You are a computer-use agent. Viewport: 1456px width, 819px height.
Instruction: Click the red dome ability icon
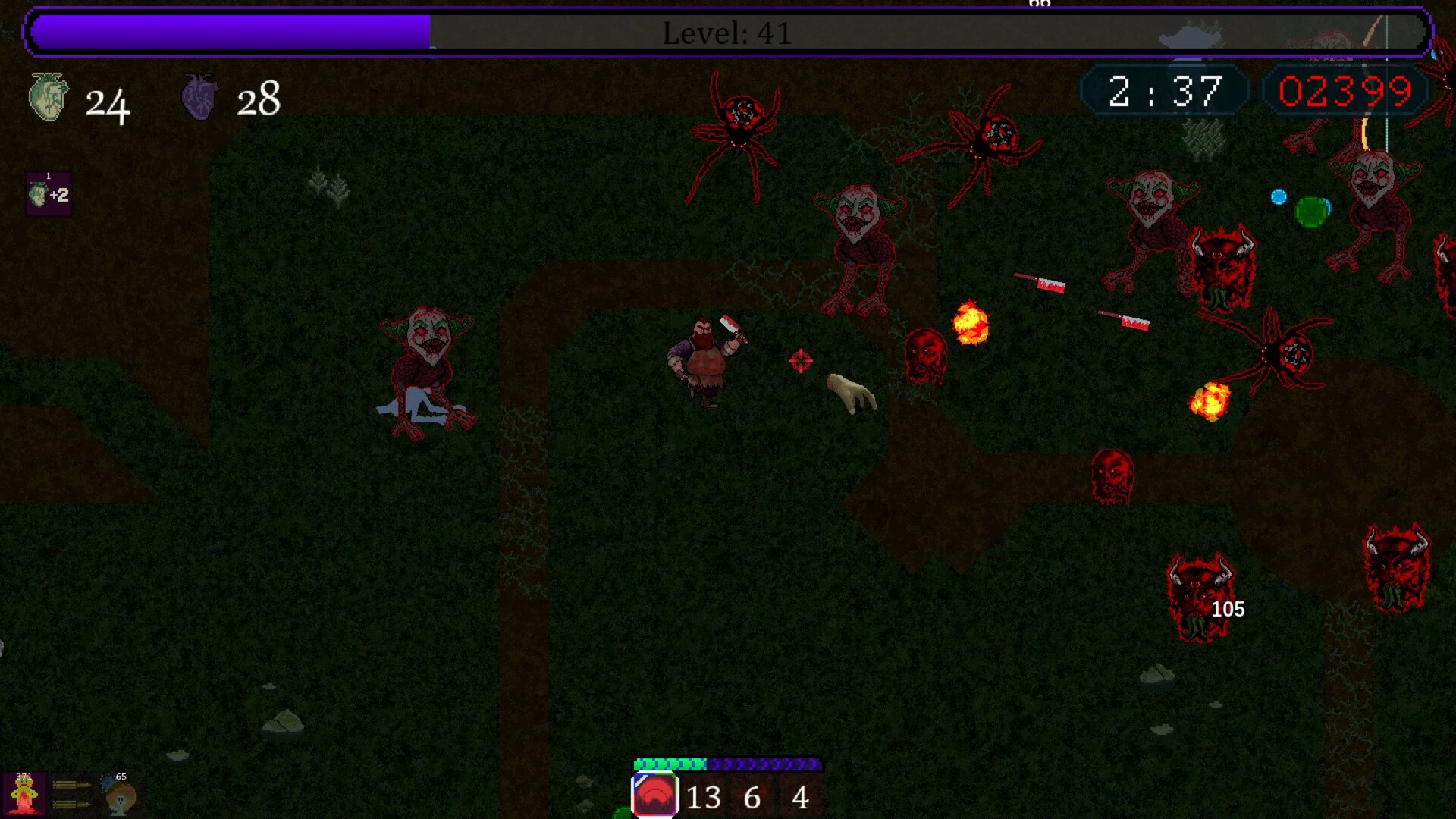[x=654, y=795]
